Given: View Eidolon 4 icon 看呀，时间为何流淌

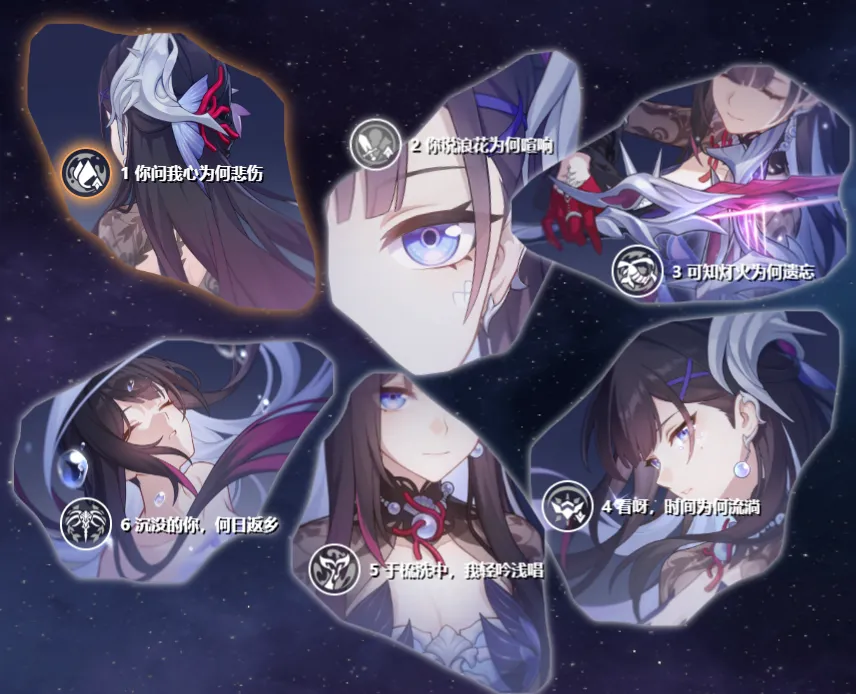Looking at the screenshot, I should [567, 506].
